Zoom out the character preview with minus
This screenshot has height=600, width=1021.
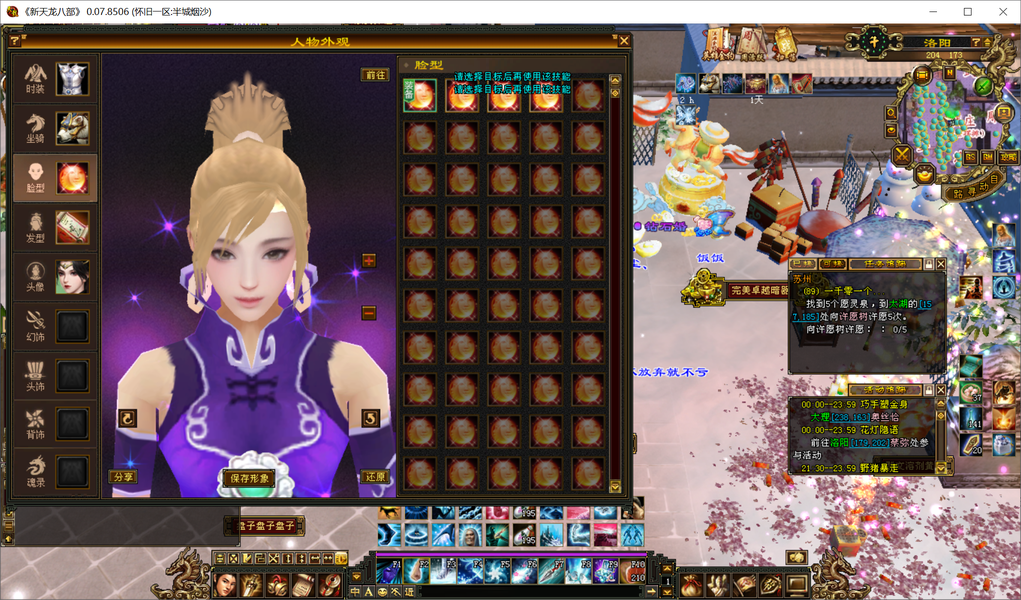coord(369,312)
